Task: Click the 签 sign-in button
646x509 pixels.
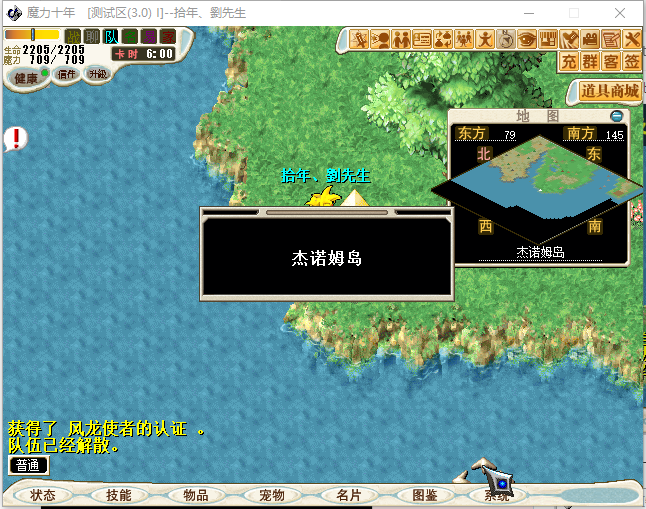Action: click(x=632, y=61)
